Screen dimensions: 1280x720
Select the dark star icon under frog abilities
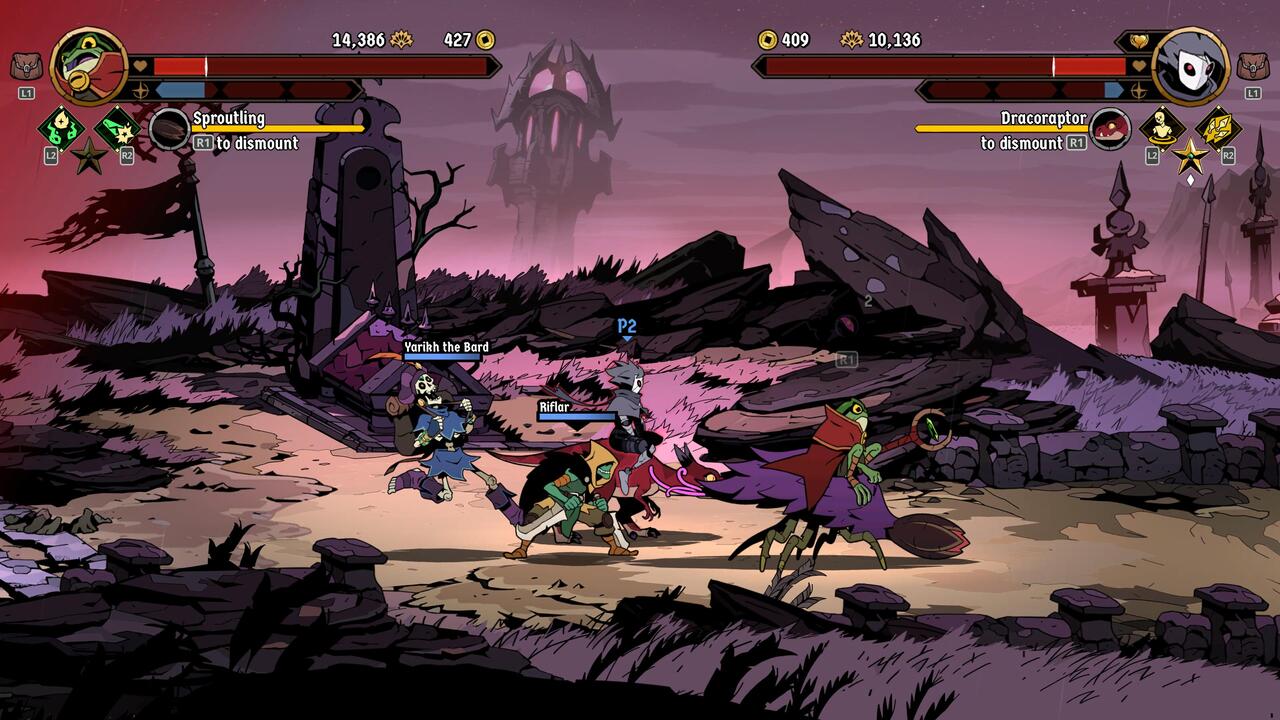click(x=89, y=156)
